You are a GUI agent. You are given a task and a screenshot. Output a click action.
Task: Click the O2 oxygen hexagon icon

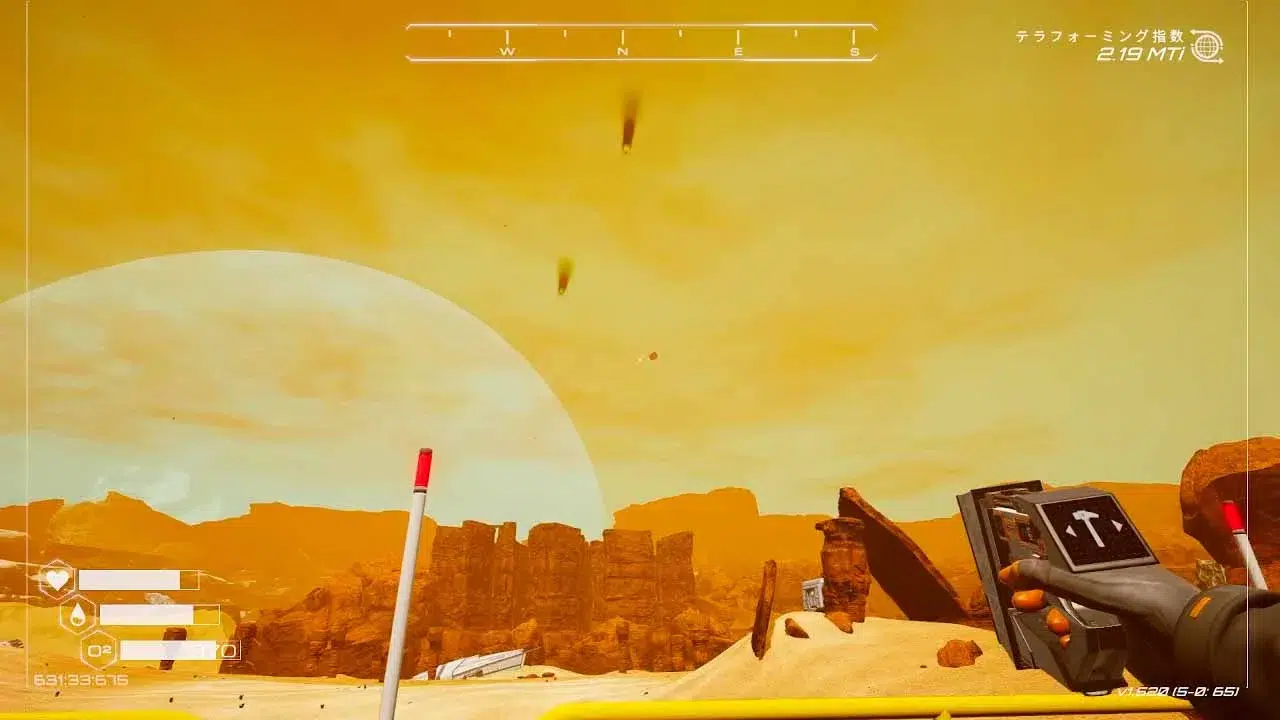(x=99, y=650)
